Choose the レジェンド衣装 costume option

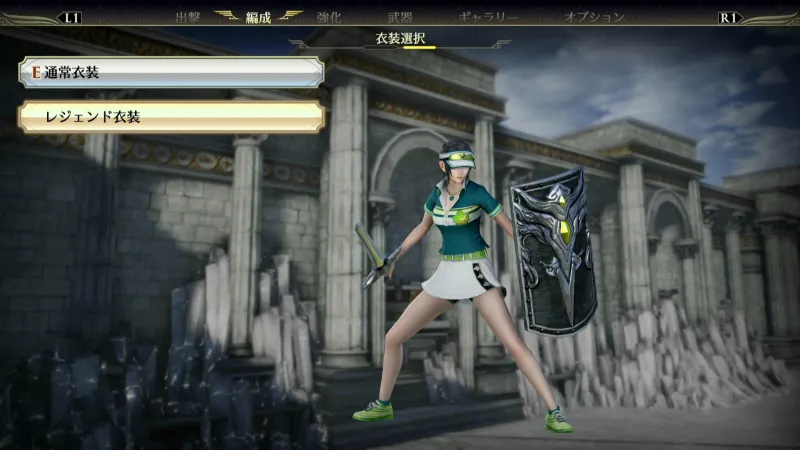coord(171,117)
